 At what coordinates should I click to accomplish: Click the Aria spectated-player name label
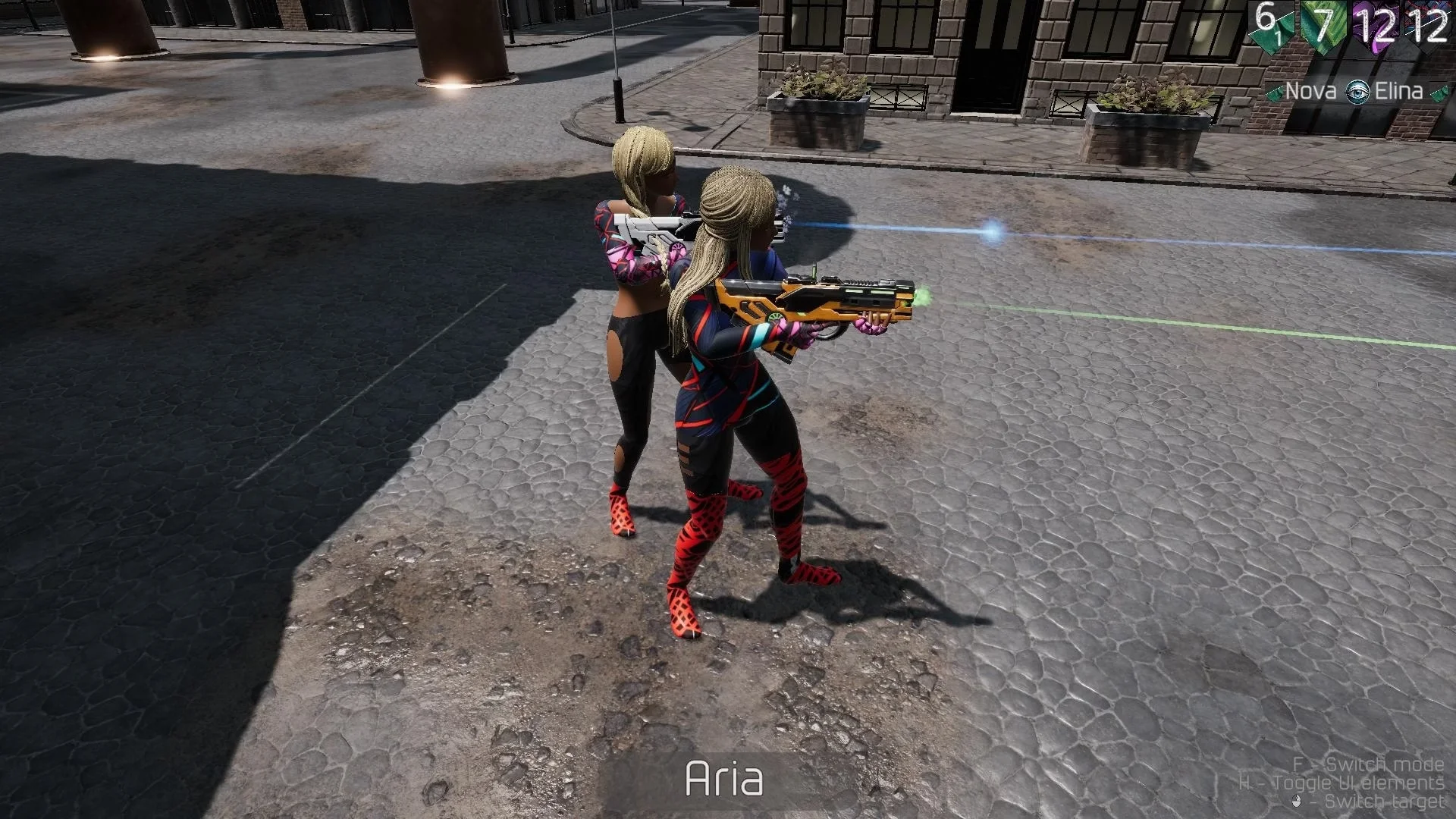coord(723,779)
